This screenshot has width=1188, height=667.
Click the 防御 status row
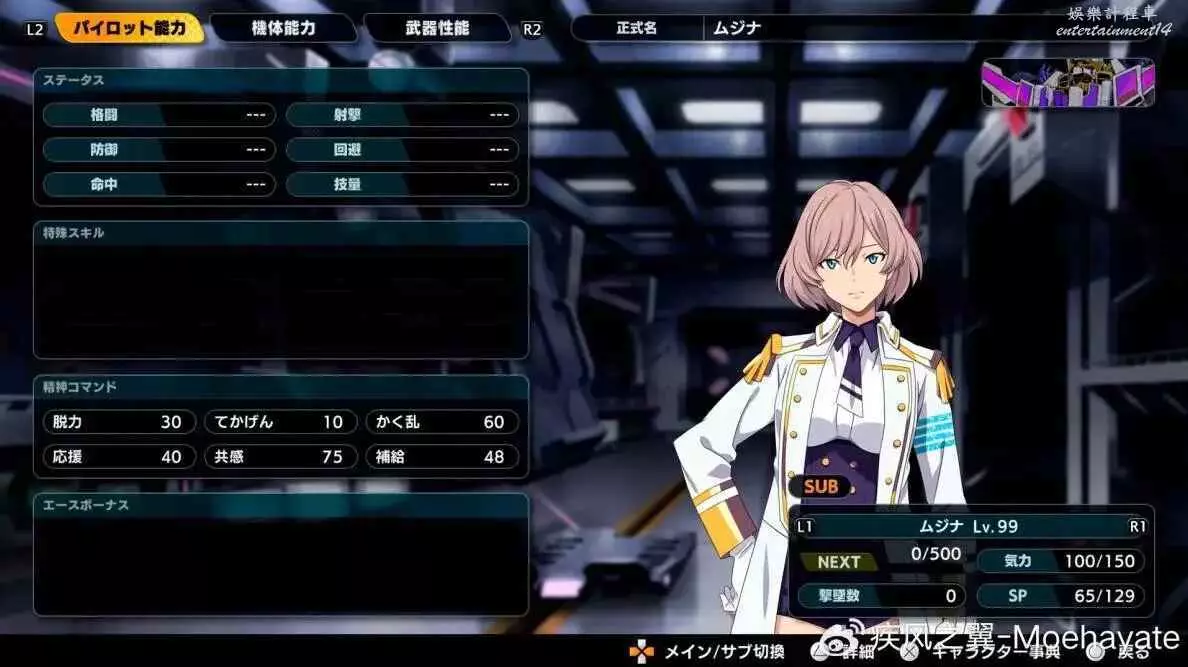(158, 150)
